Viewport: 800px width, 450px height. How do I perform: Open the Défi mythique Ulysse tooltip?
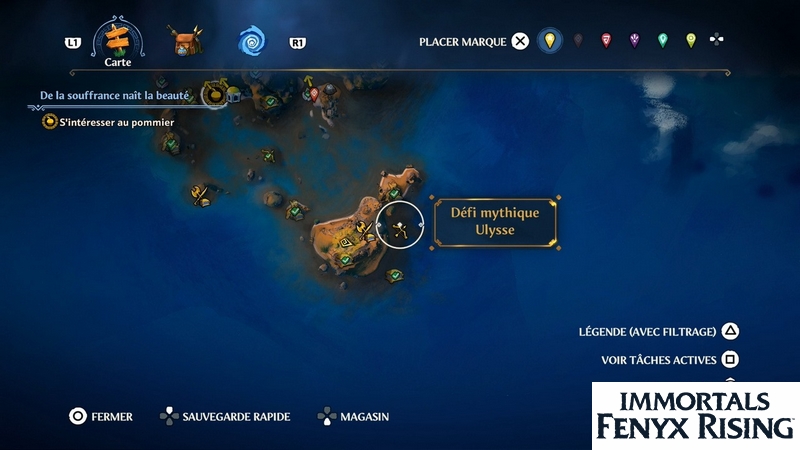pos(494,222)
